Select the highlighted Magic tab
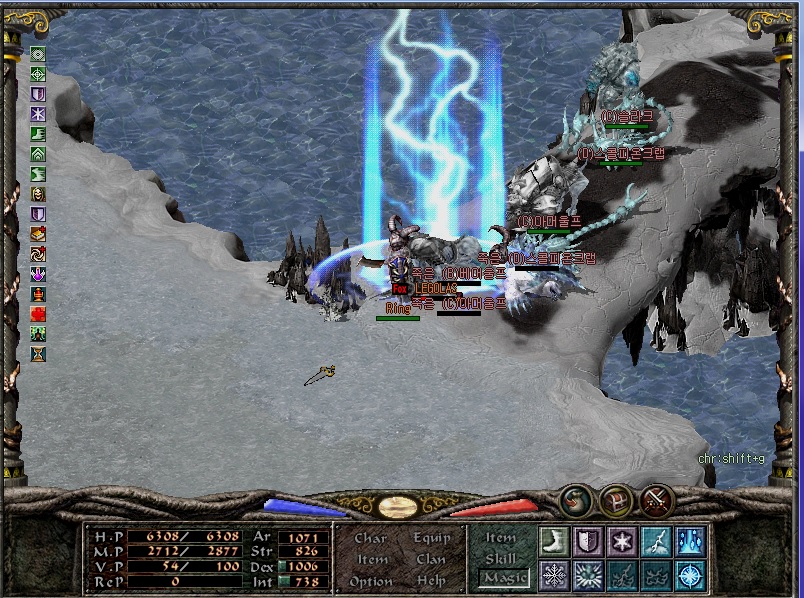Viewport: 804px width, 598px height. tap(503, 578)
